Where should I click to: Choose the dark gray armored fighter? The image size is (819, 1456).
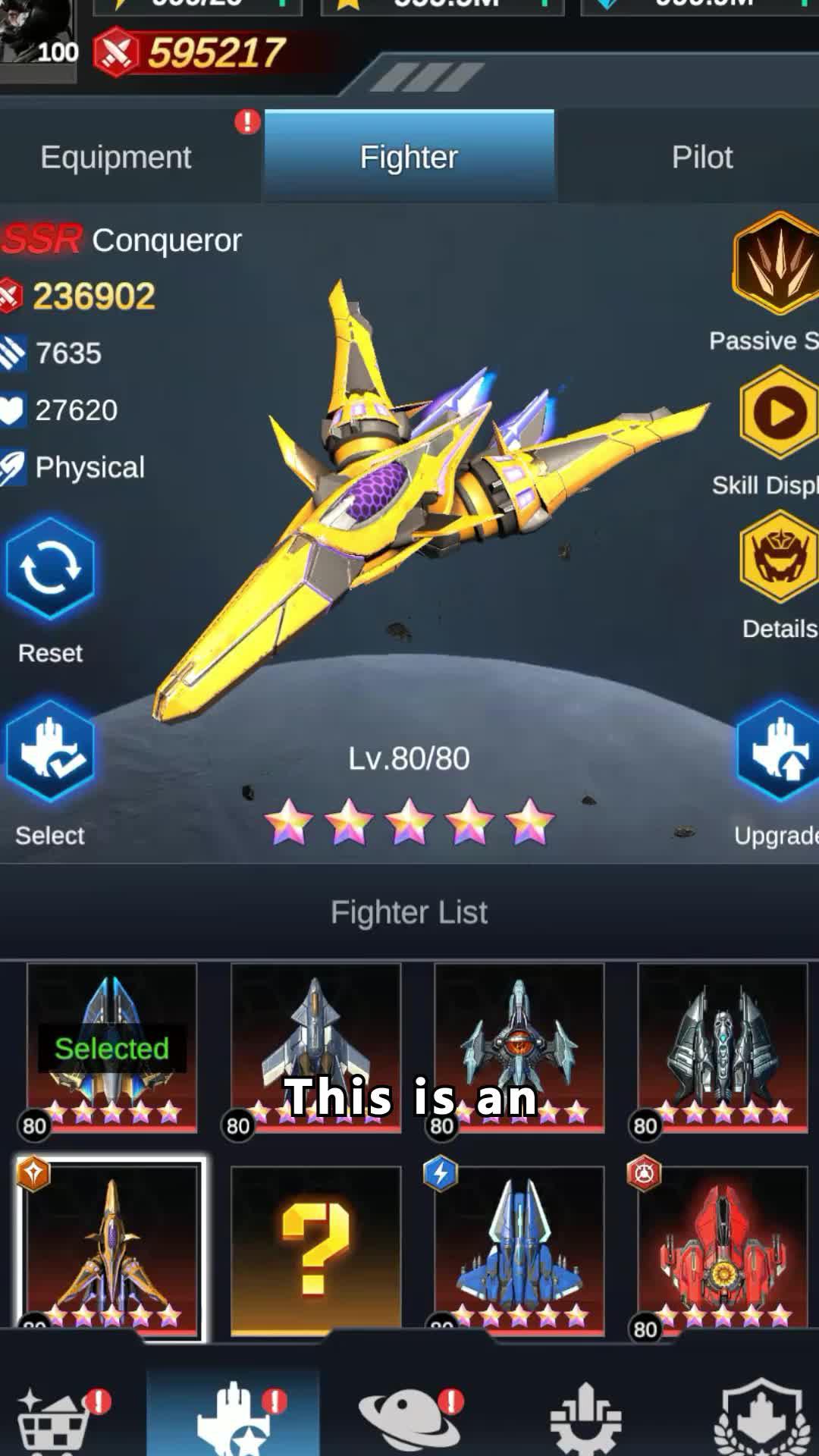[722, 1048]
